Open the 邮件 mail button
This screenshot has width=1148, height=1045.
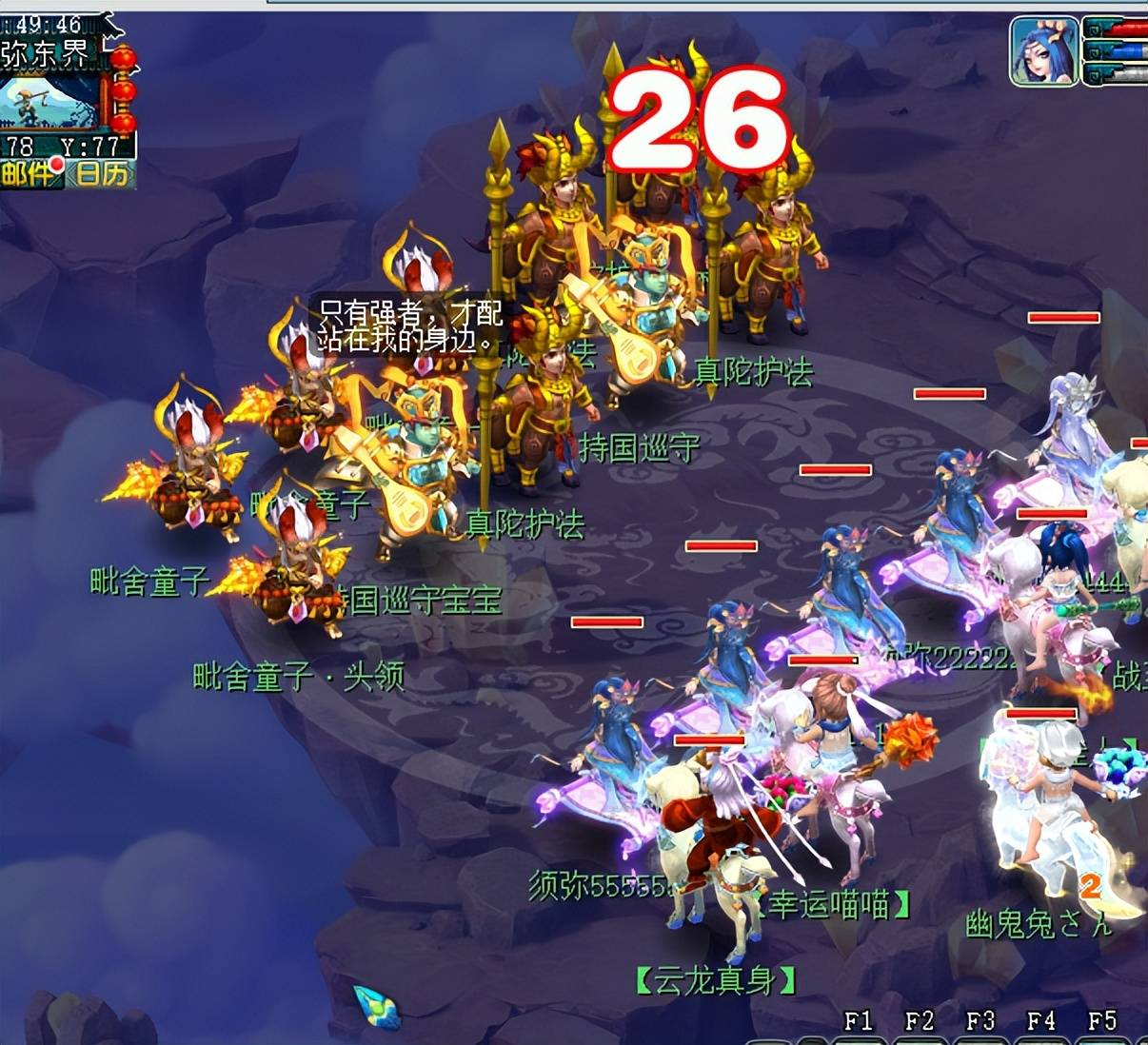click(29, 173)
